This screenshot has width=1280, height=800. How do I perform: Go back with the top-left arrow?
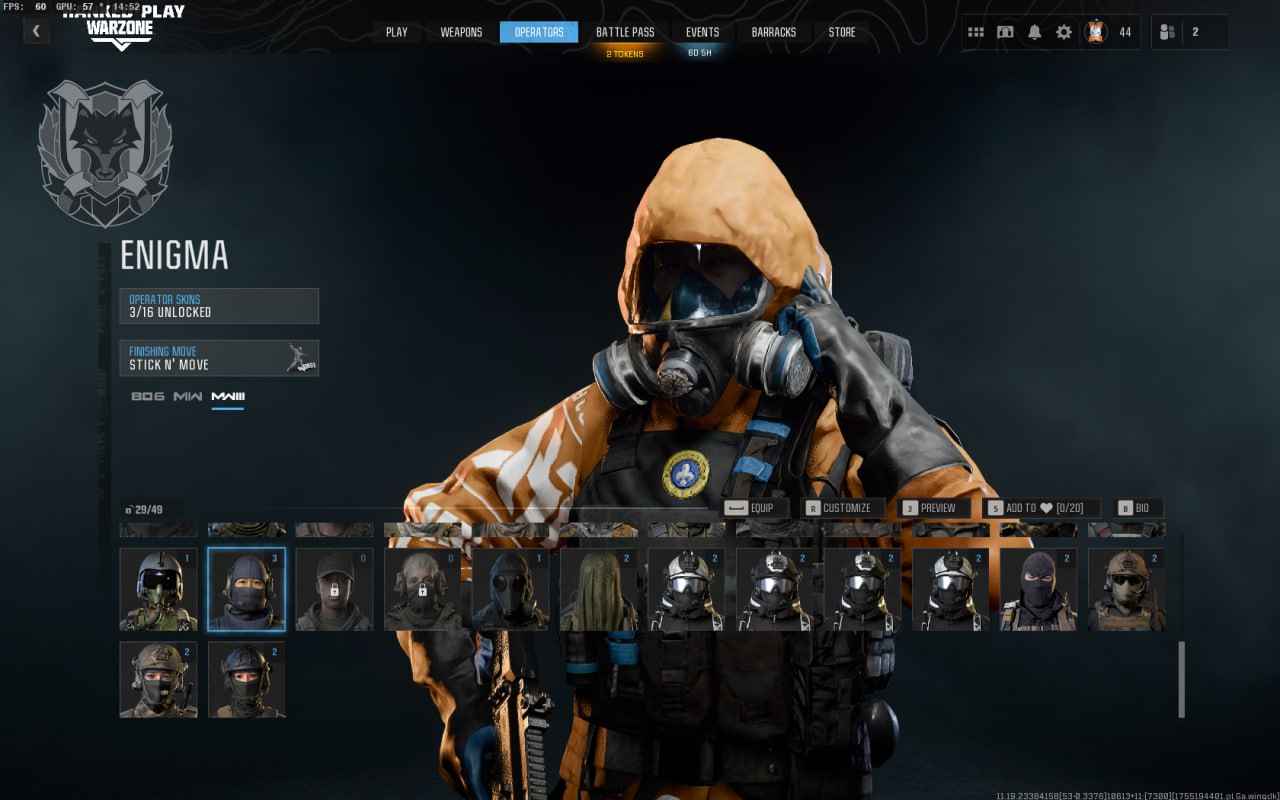[36, 31]
